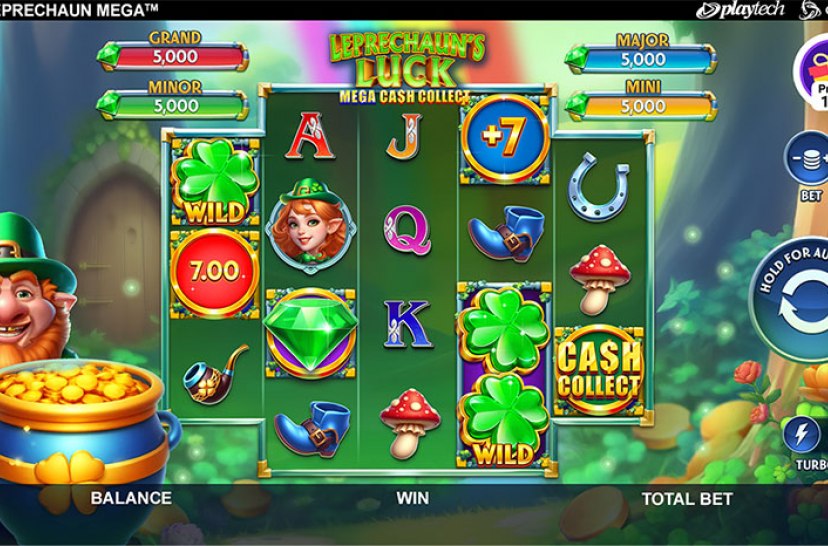
Task: Toggle TURBO lightning bolt mode
Action: click(808, 435)
